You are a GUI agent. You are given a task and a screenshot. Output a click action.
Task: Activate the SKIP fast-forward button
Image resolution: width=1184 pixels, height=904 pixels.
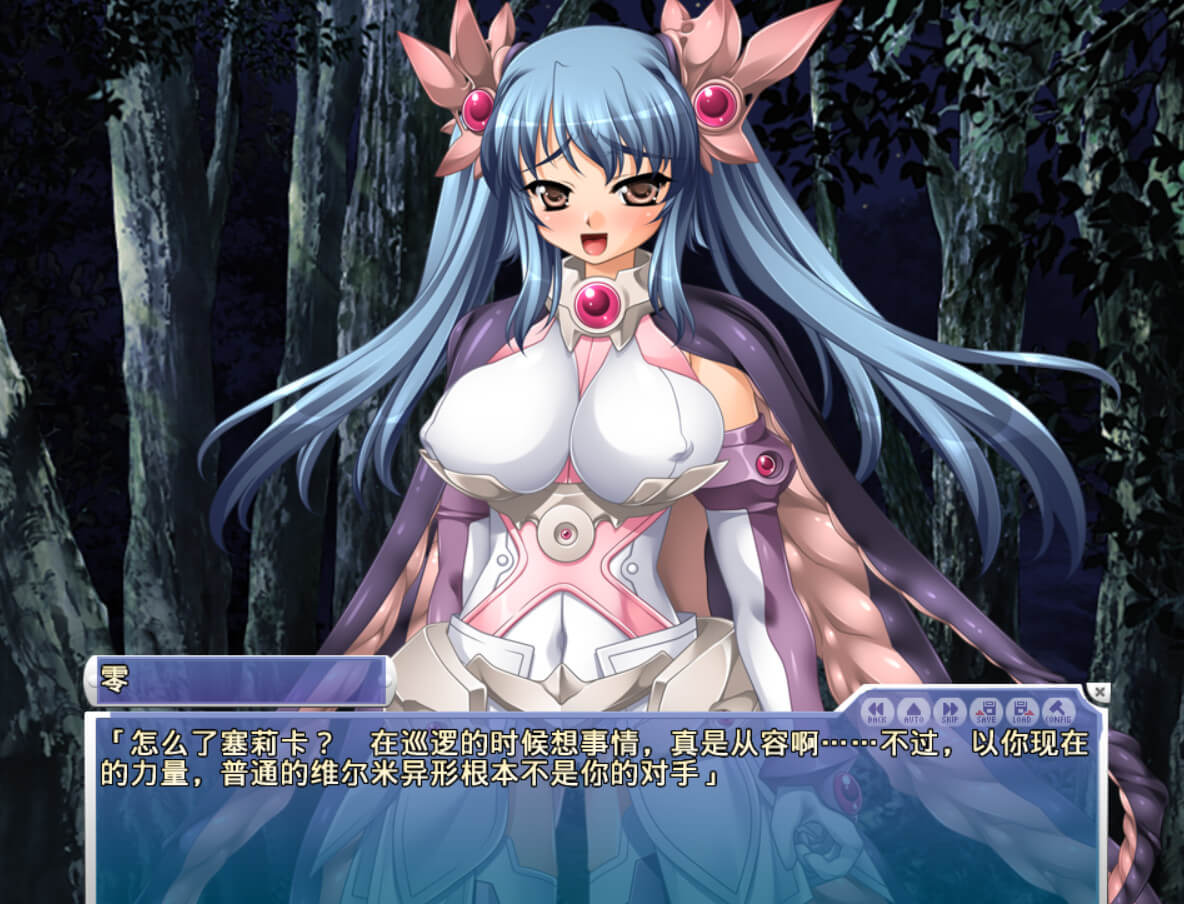point(948,711)
